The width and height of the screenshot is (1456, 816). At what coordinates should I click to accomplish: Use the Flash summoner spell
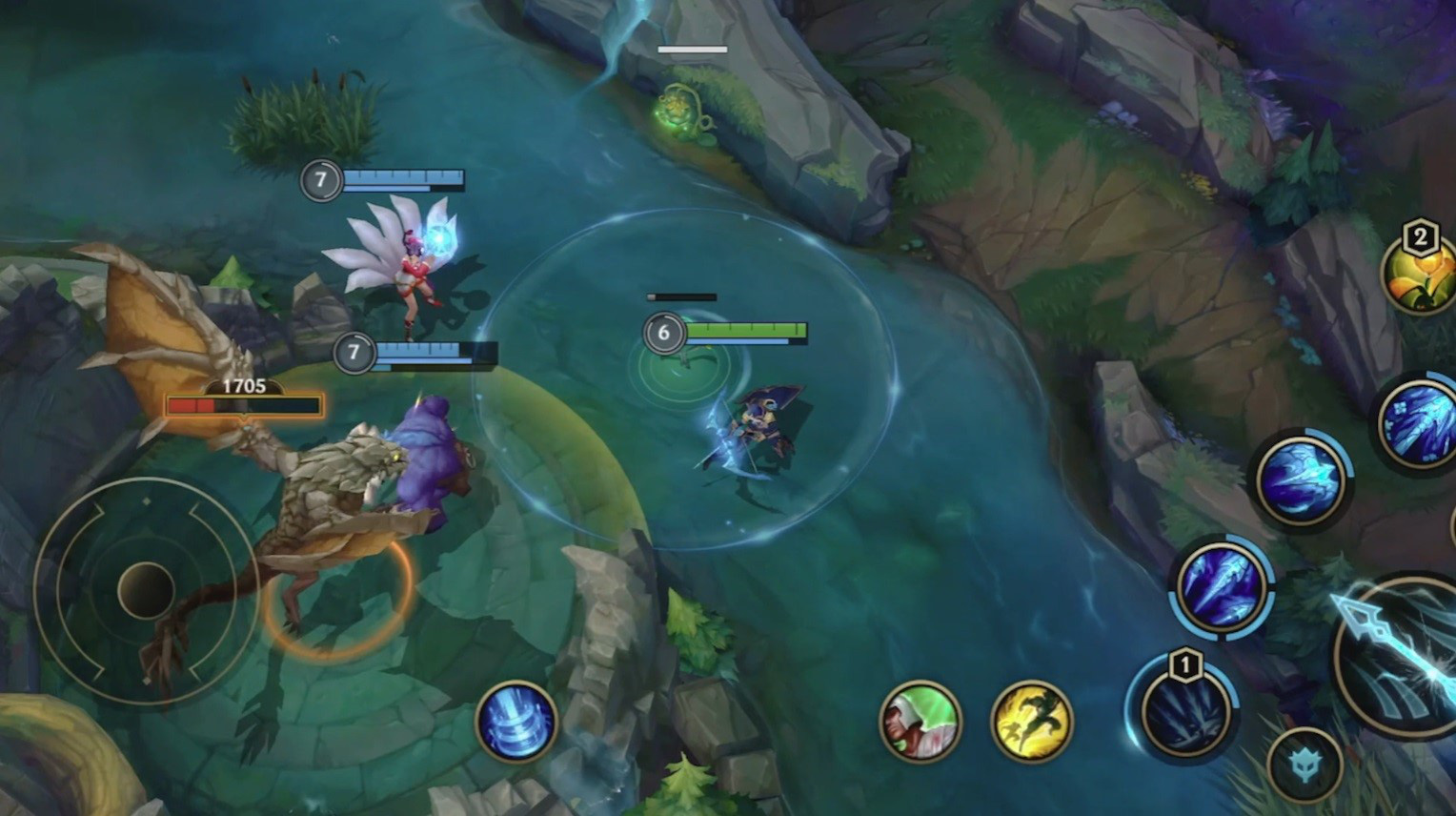tap(1032, 722)
